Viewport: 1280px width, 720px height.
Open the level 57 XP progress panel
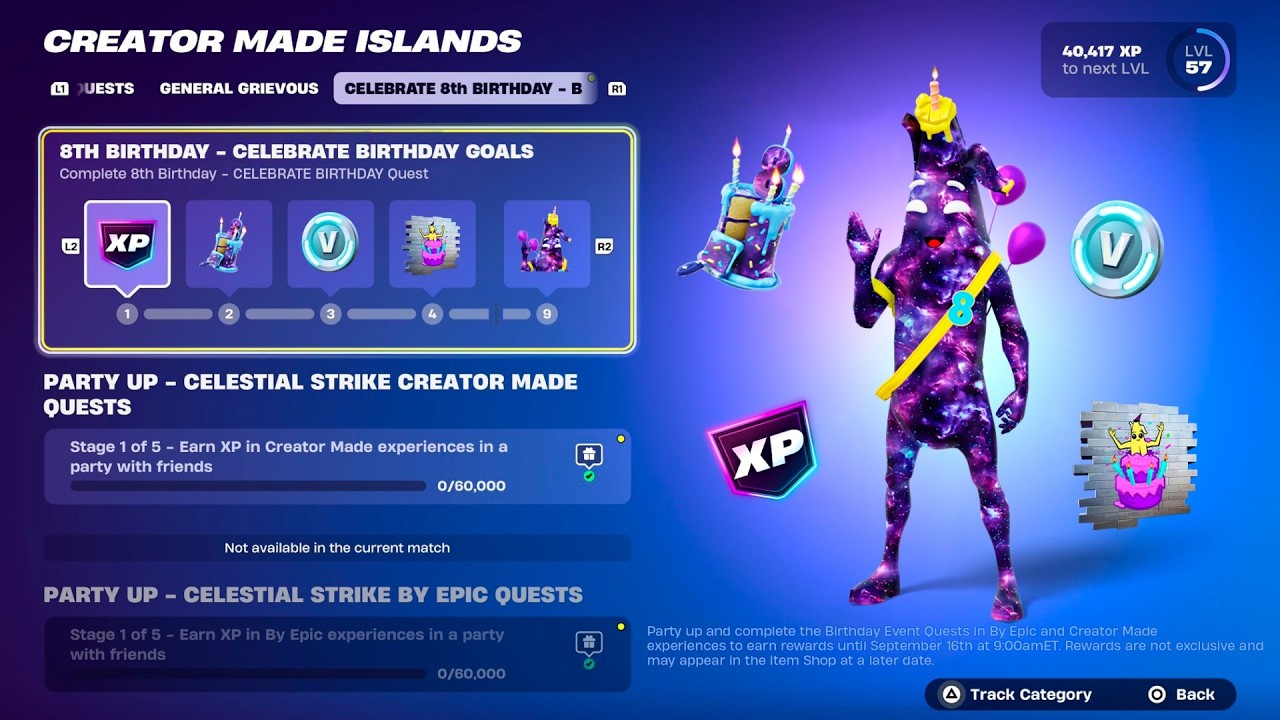coord(1138,60)
